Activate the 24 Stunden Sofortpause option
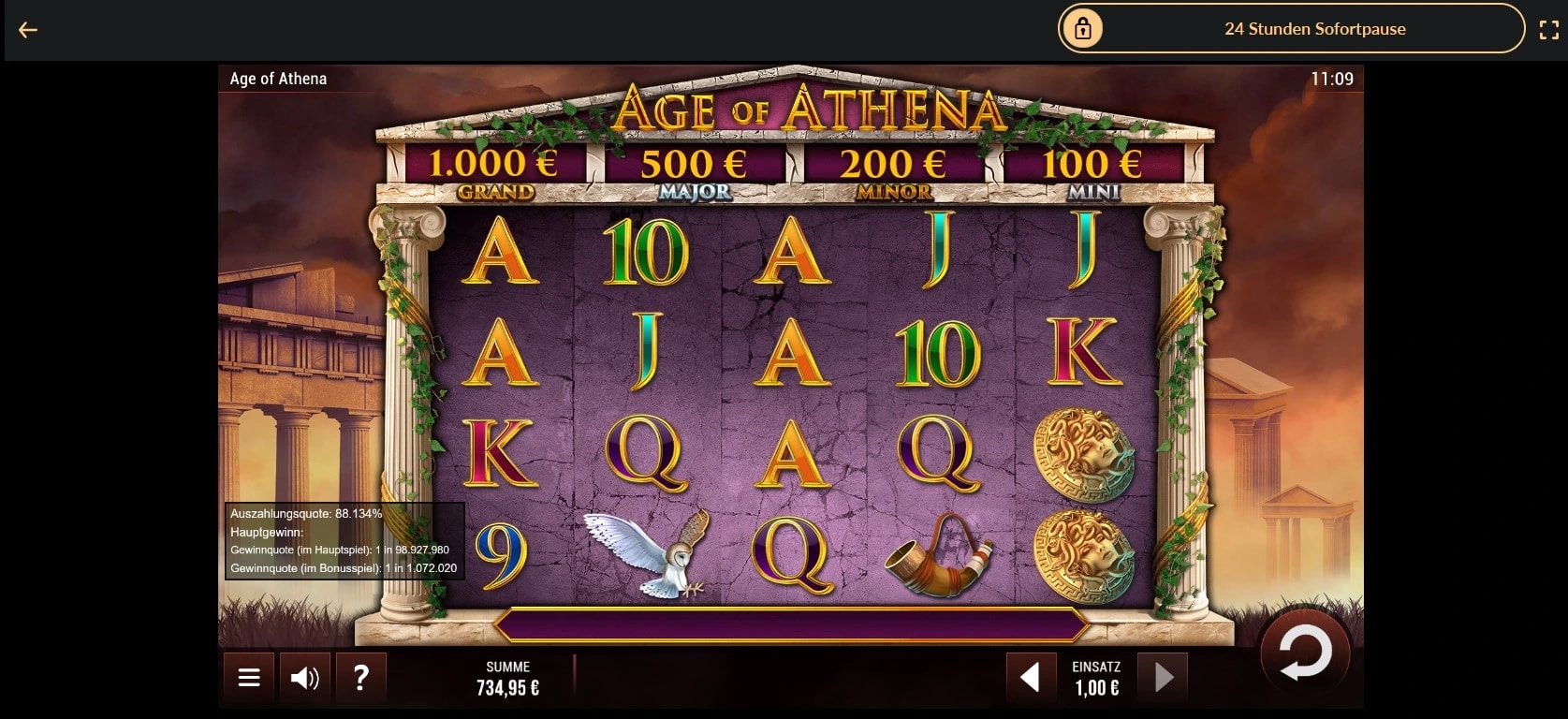This screenshot has width=1568, height=719. click(x=1314, y=29)
